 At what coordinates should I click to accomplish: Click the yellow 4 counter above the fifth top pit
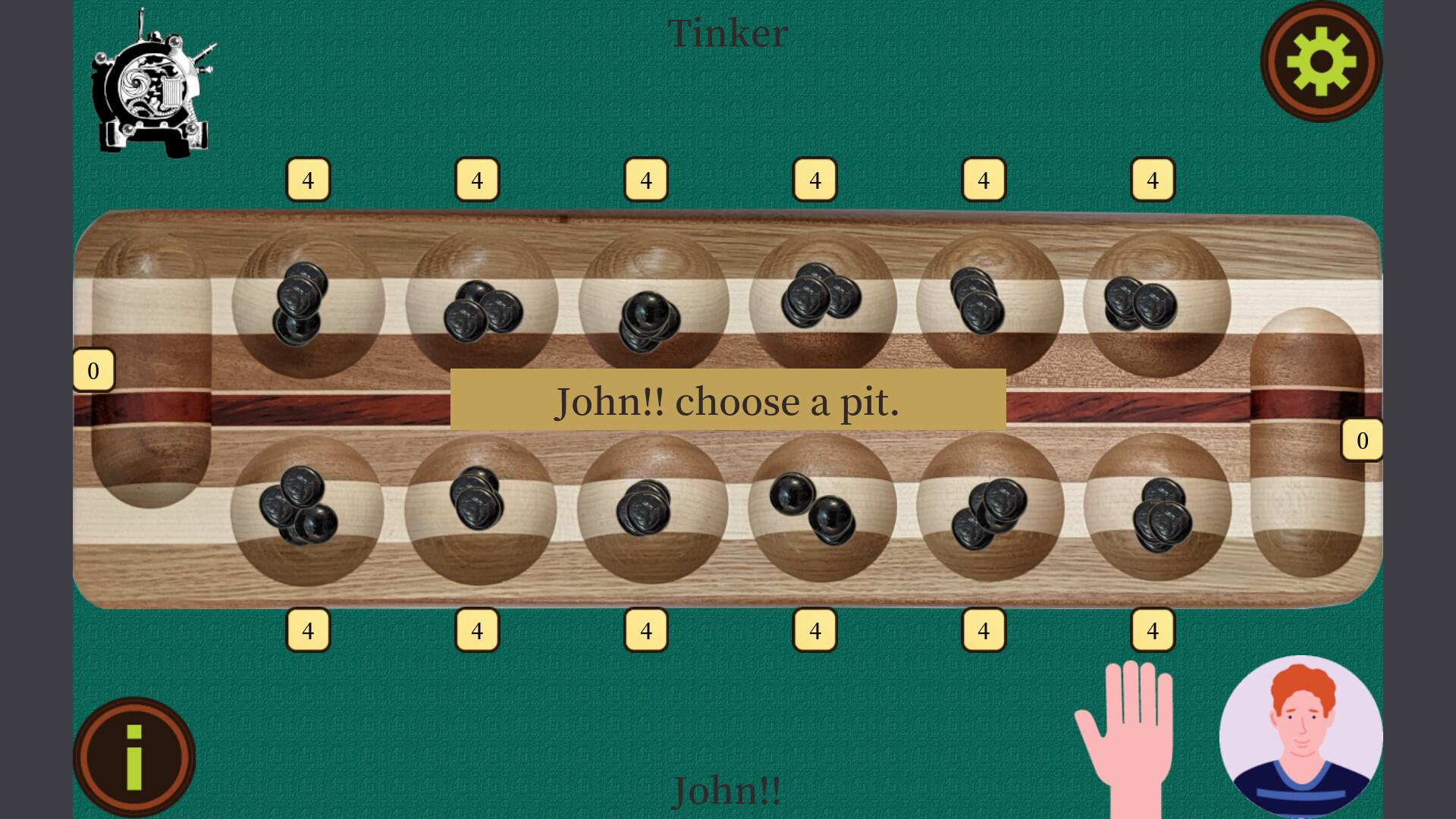tap(983, 180)
